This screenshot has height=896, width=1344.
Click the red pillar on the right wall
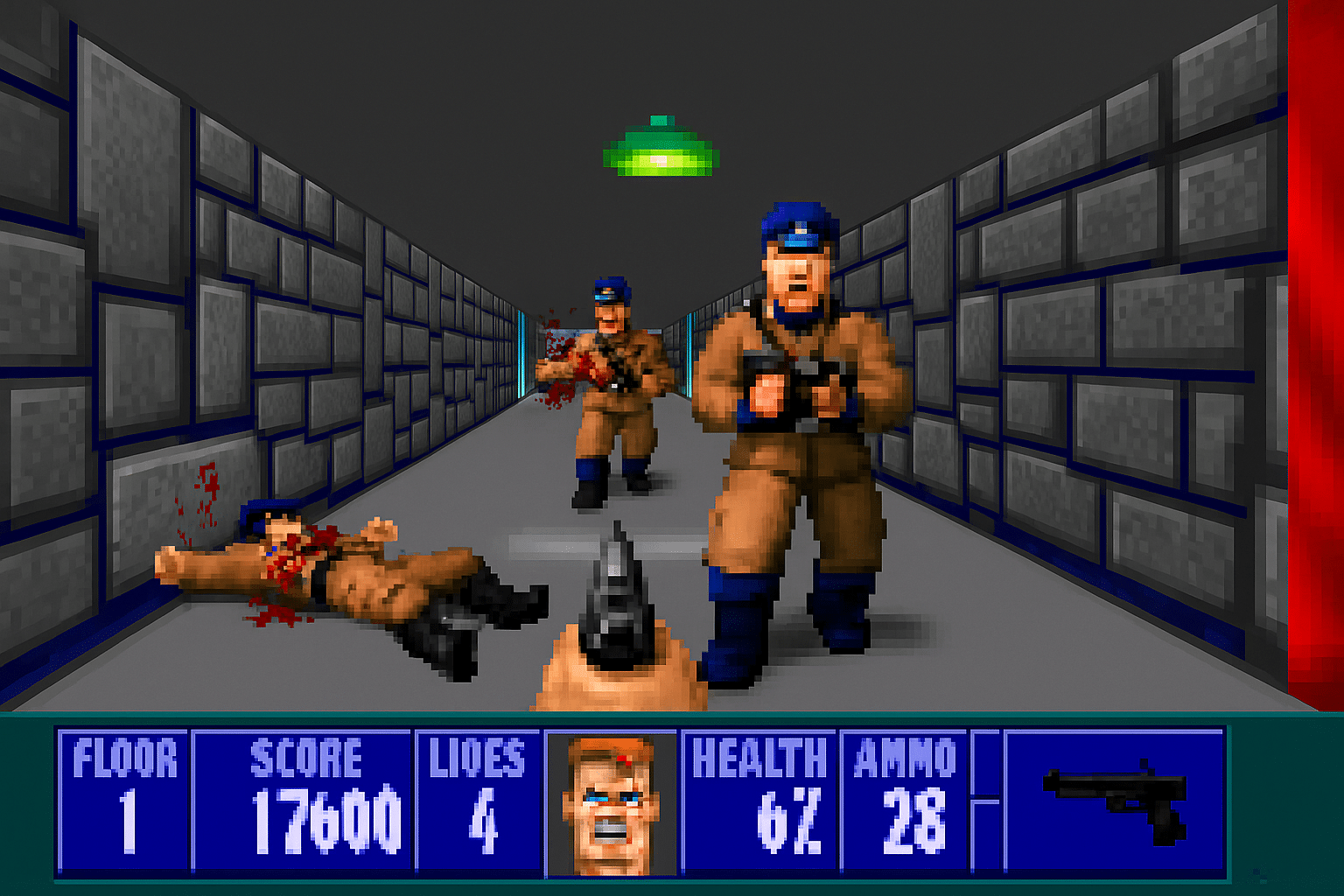point(1312,350)
